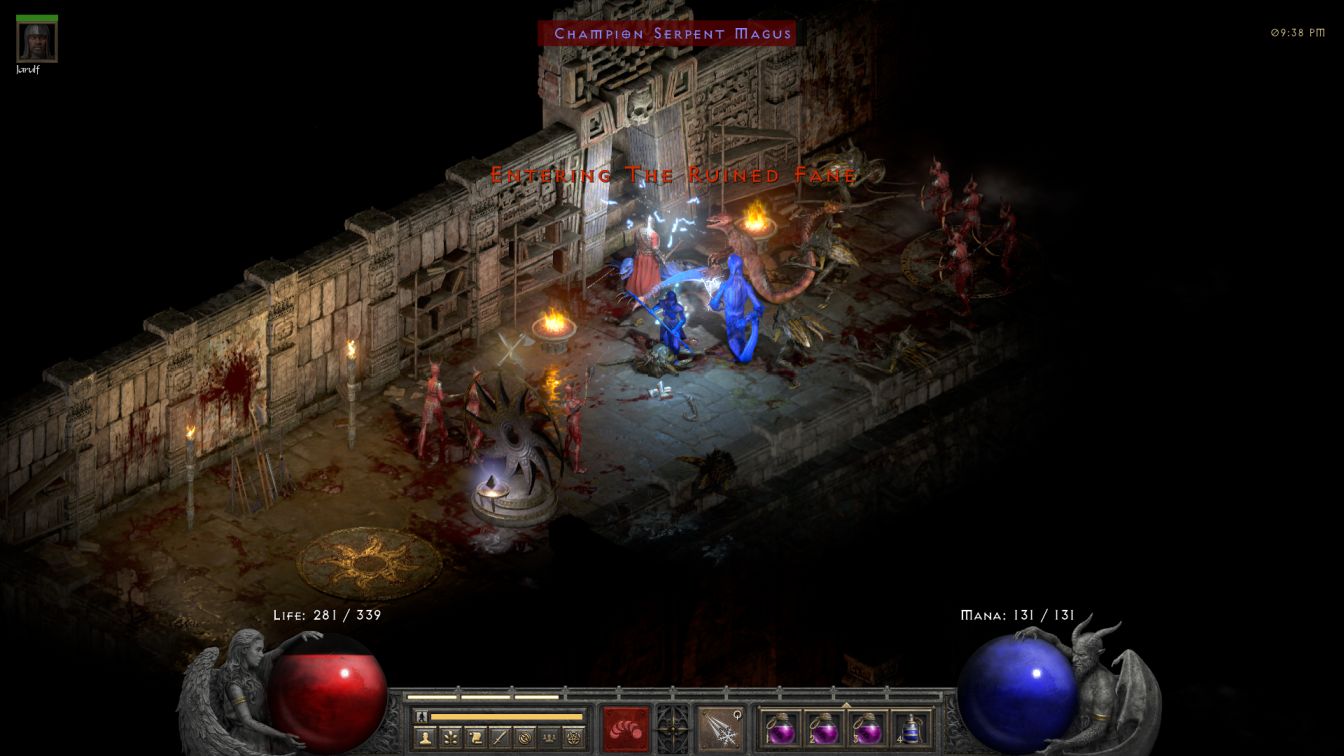1344x756 pixels.
Task: Expand the belt with the small arrow
Action: 846,704
